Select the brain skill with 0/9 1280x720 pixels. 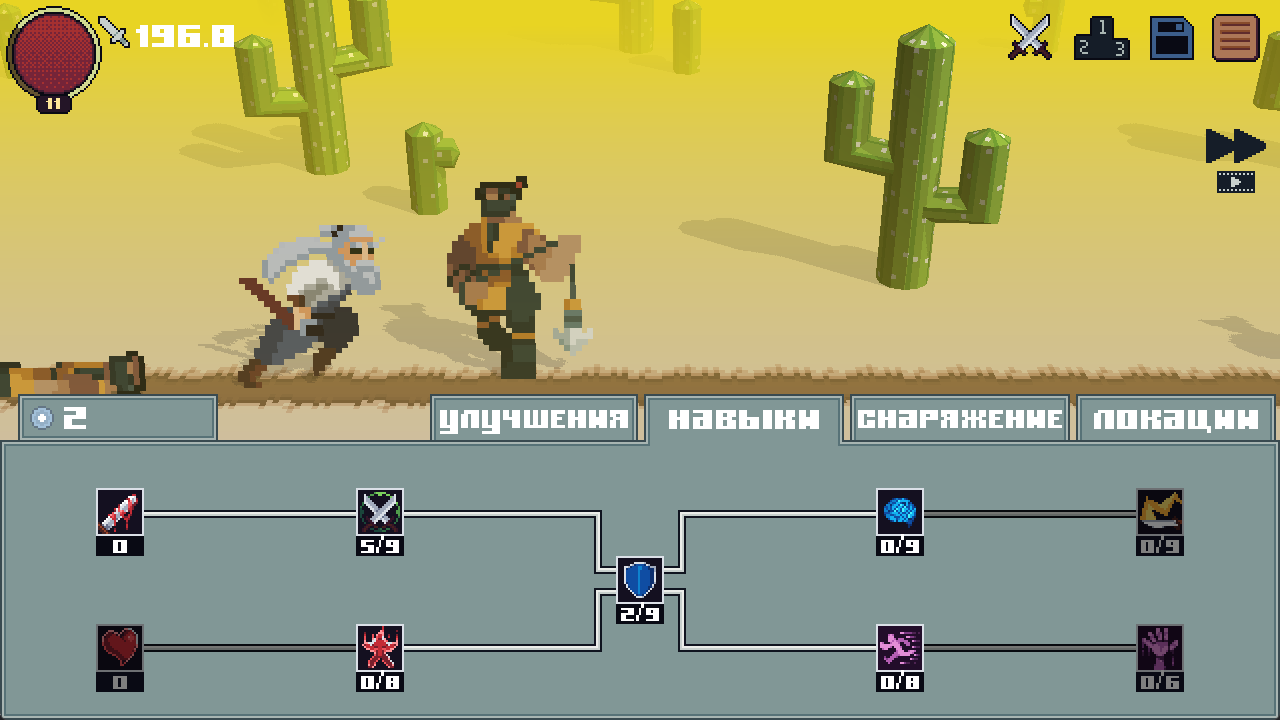point(900,512)
